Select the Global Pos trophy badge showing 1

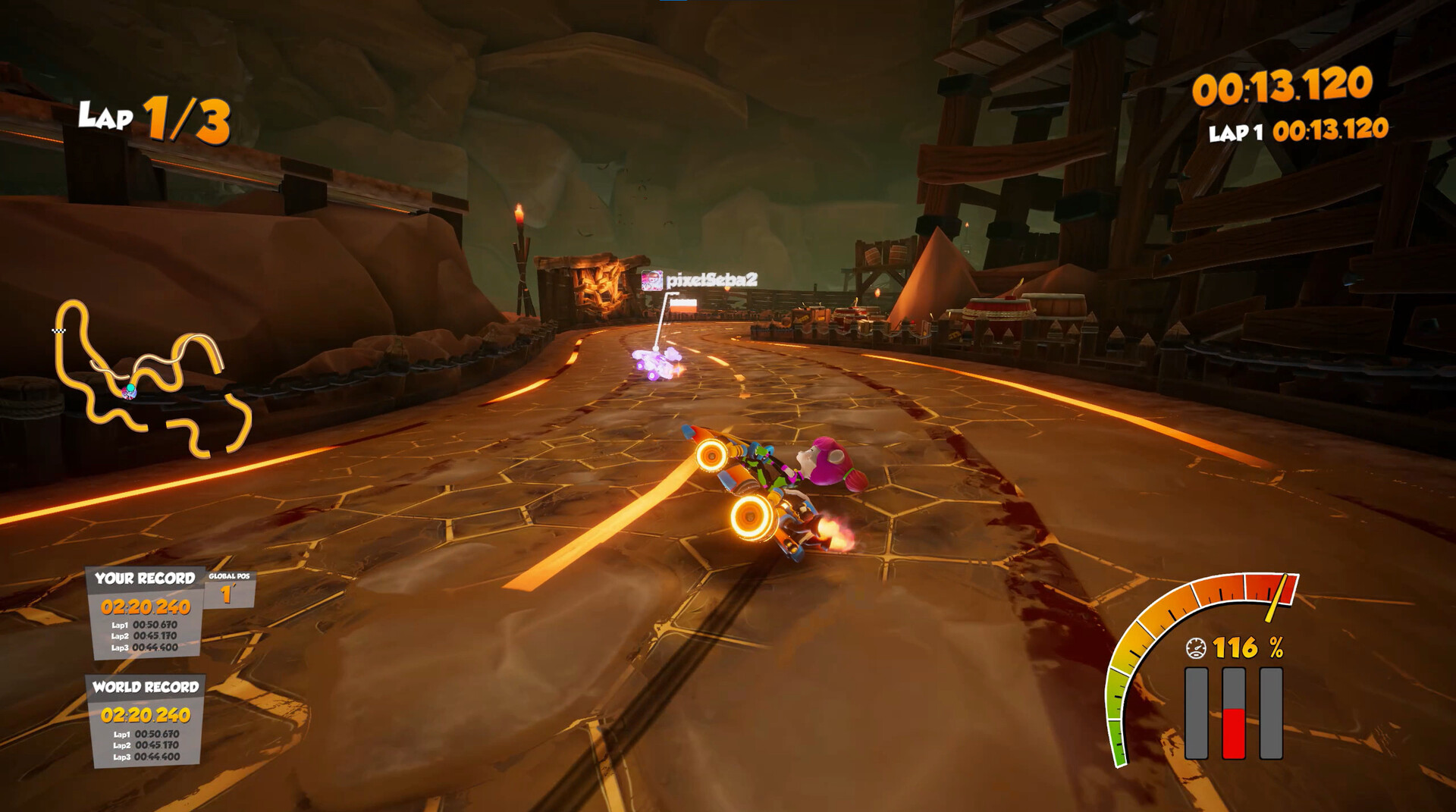[x=226, y=593]
